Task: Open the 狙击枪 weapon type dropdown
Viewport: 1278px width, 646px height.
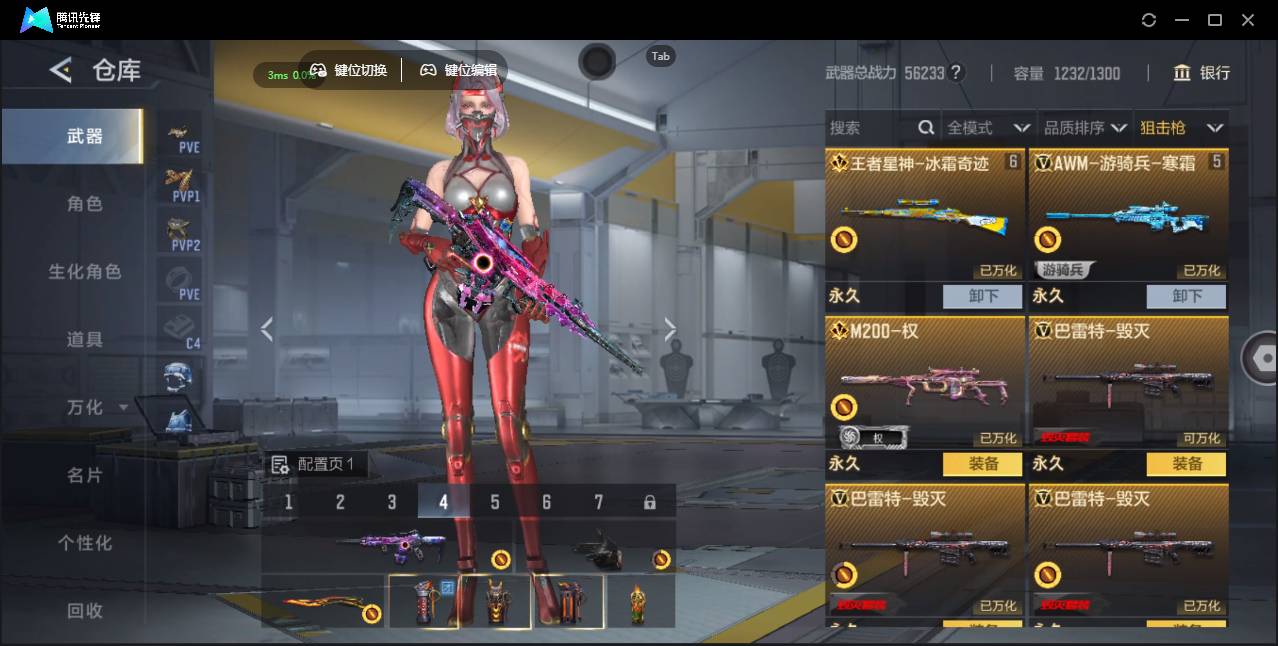Action: coord(1180,128)
